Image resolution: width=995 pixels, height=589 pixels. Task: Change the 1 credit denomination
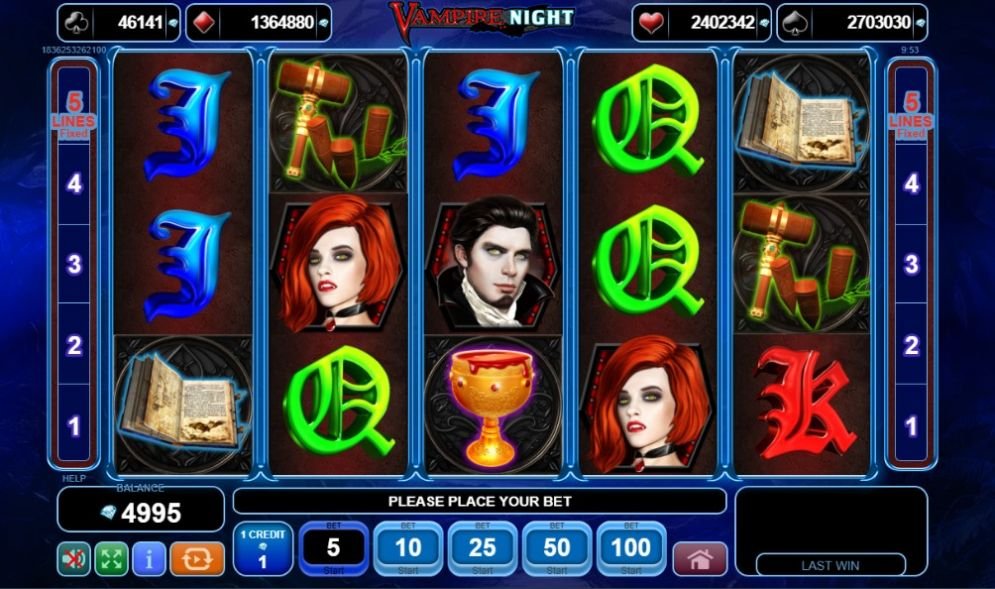(263, 549)
